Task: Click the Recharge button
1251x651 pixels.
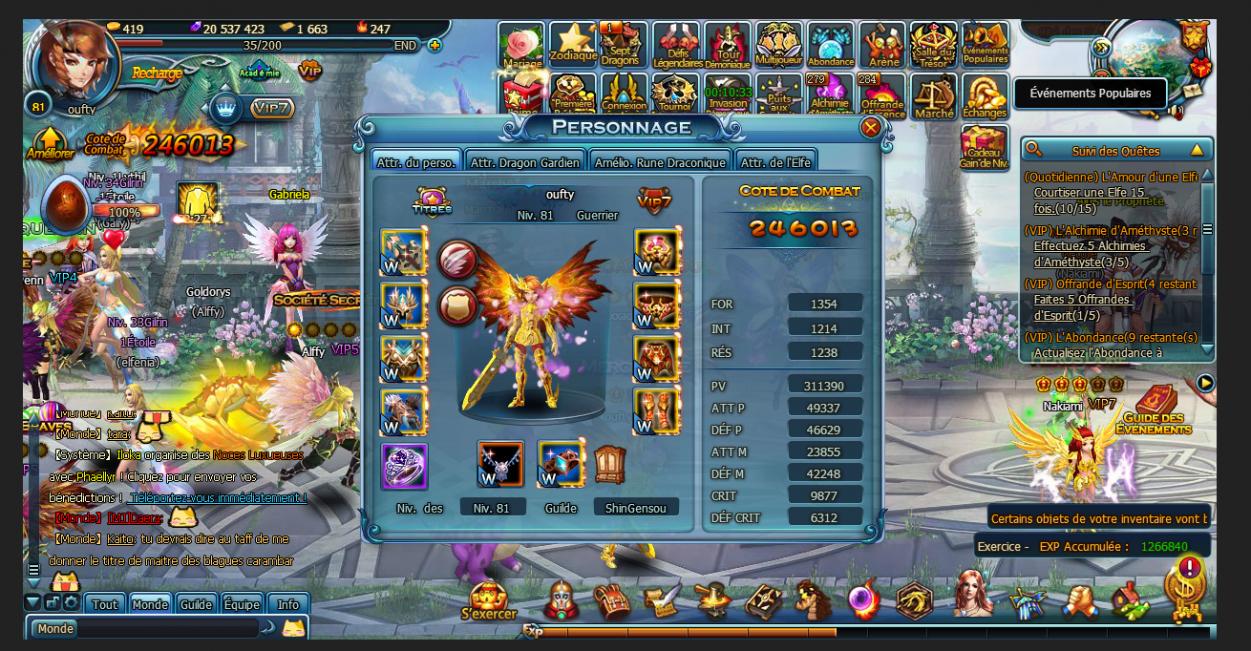Action: 155,73
